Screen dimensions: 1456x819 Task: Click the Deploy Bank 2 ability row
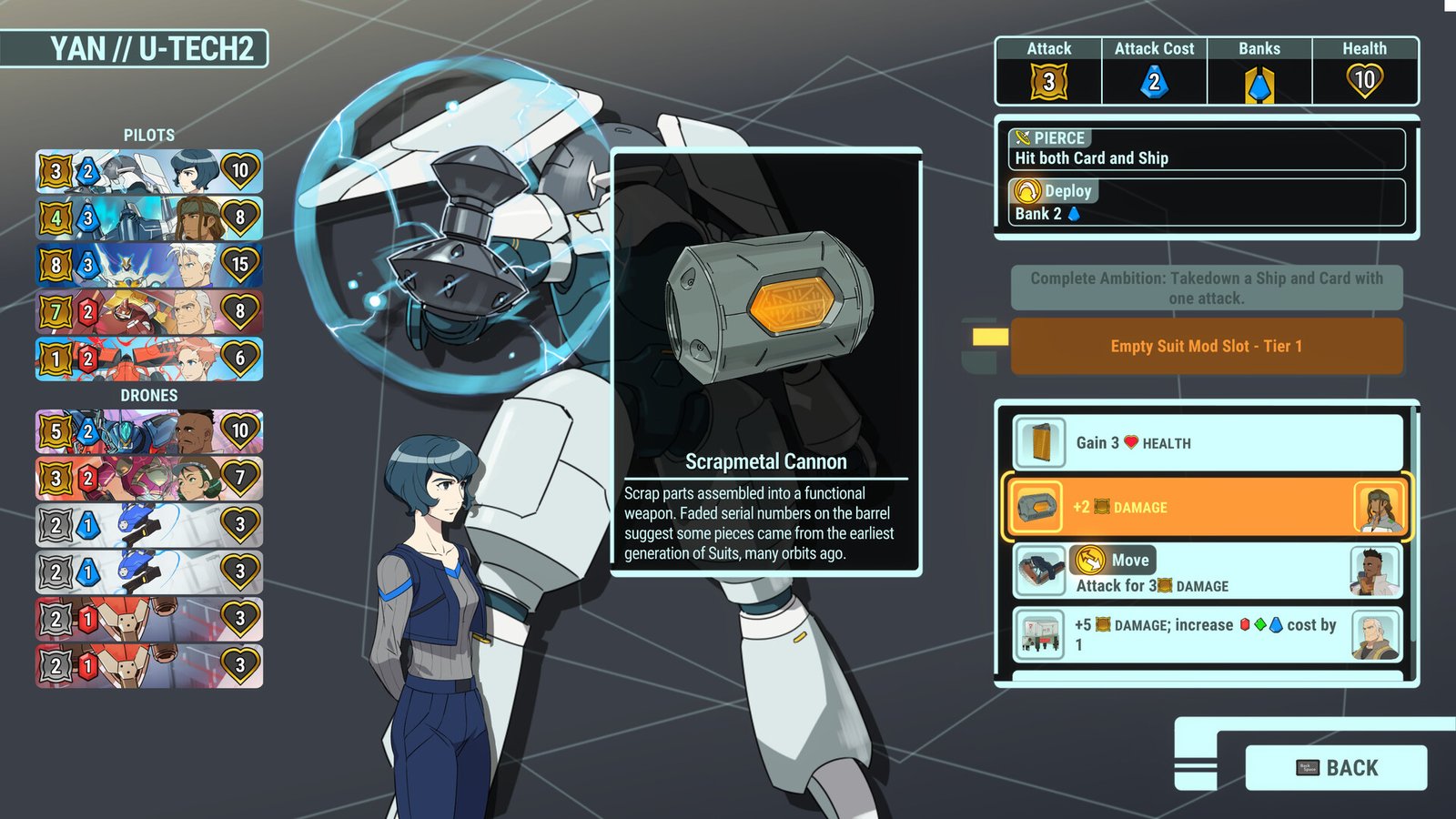pos(1207,202)
